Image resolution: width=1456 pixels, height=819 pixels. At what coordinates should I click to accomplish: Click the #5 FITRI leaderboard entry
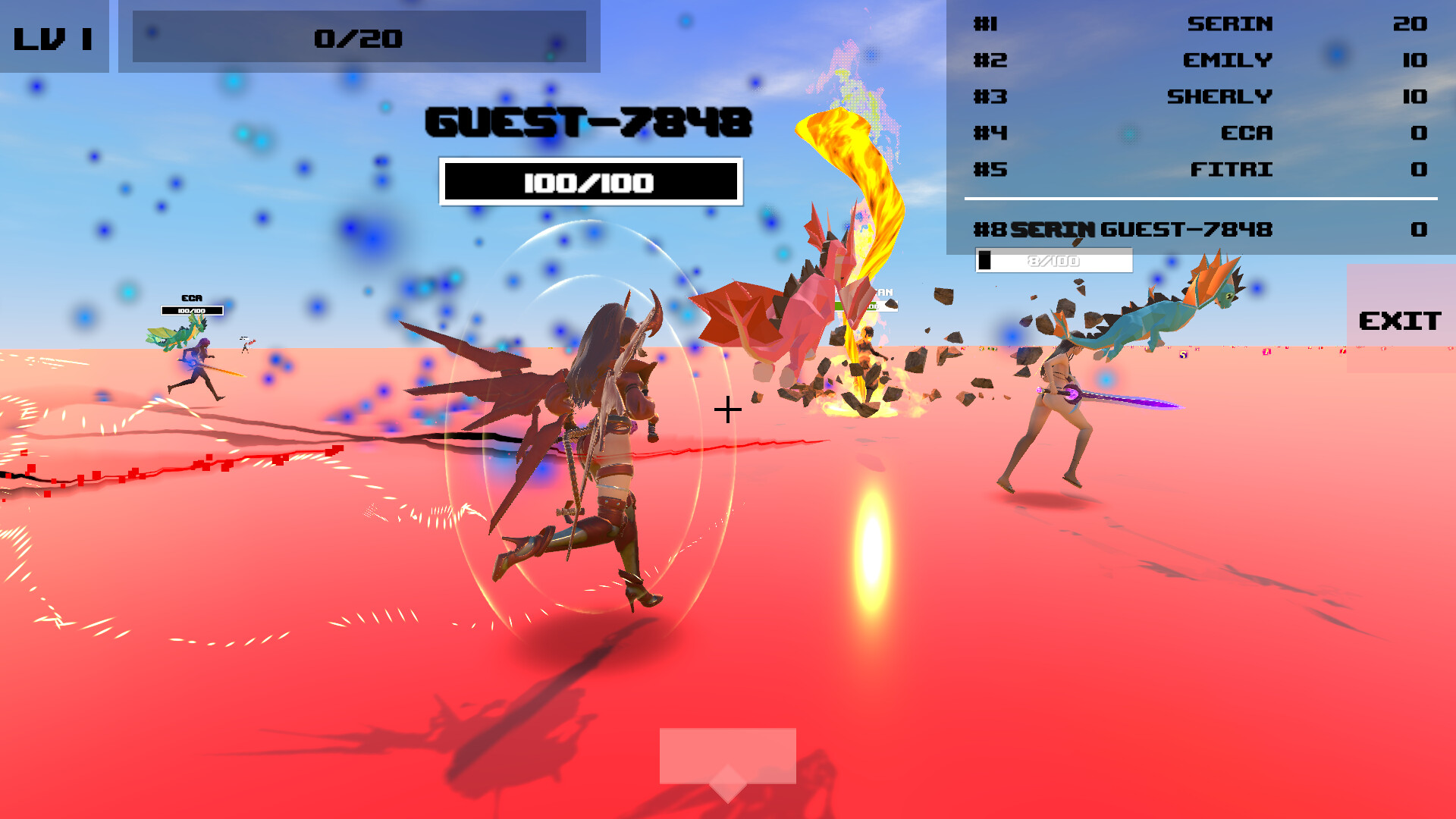(x=1198, y=170)
